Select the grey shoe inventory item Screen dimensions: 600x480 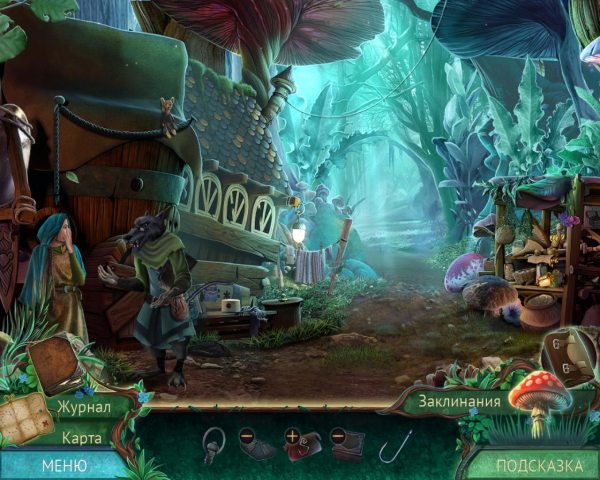click(x=258, y=447)
